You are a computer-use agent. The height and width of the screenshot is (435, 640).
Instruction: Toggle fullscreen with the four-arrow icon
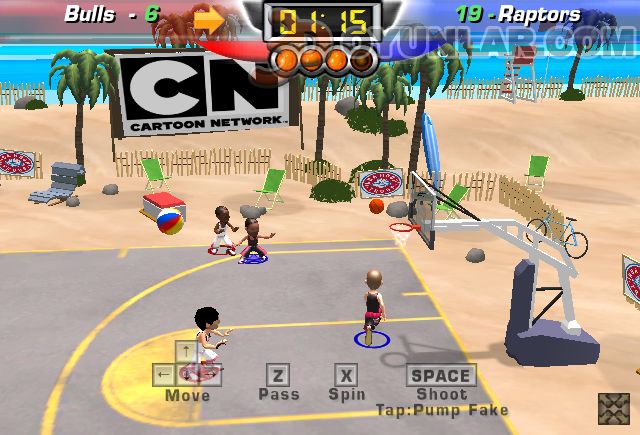(x=613, y=409)
